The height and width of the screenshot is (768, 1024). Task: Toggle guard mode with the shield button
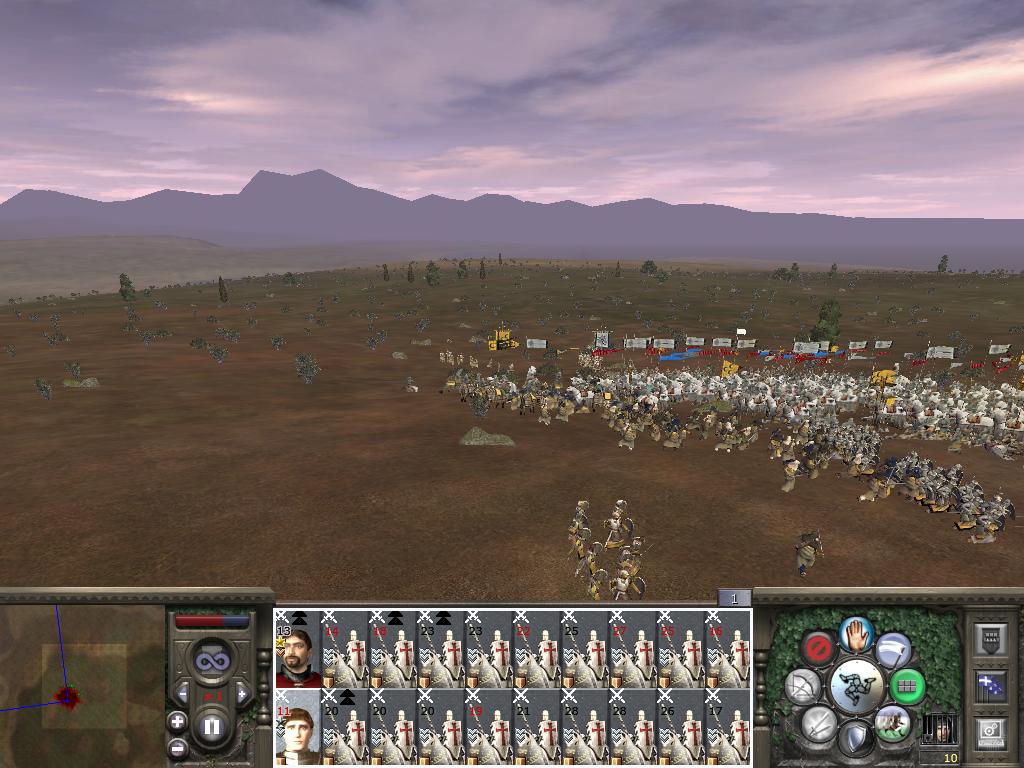pyautogui.click(x=856, y=740)
